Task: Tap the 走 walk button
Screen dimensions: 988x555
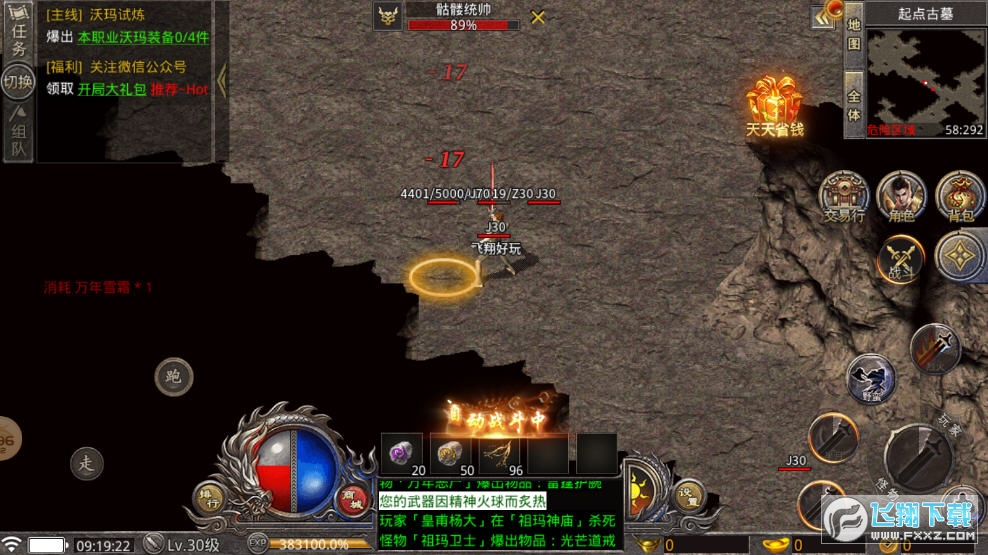Action: [87, 462]
